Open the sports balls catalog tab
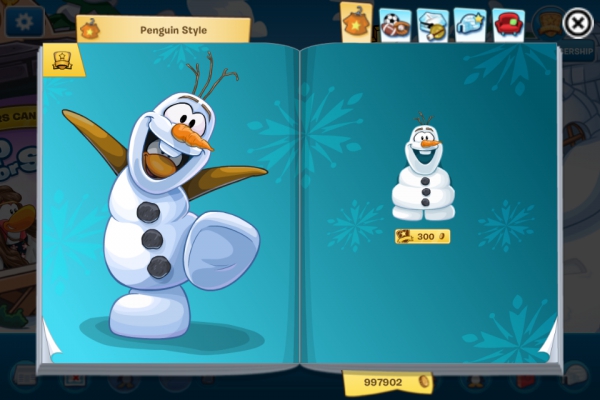The width and height of the screenshot is (600, 400). pos(394,24)
